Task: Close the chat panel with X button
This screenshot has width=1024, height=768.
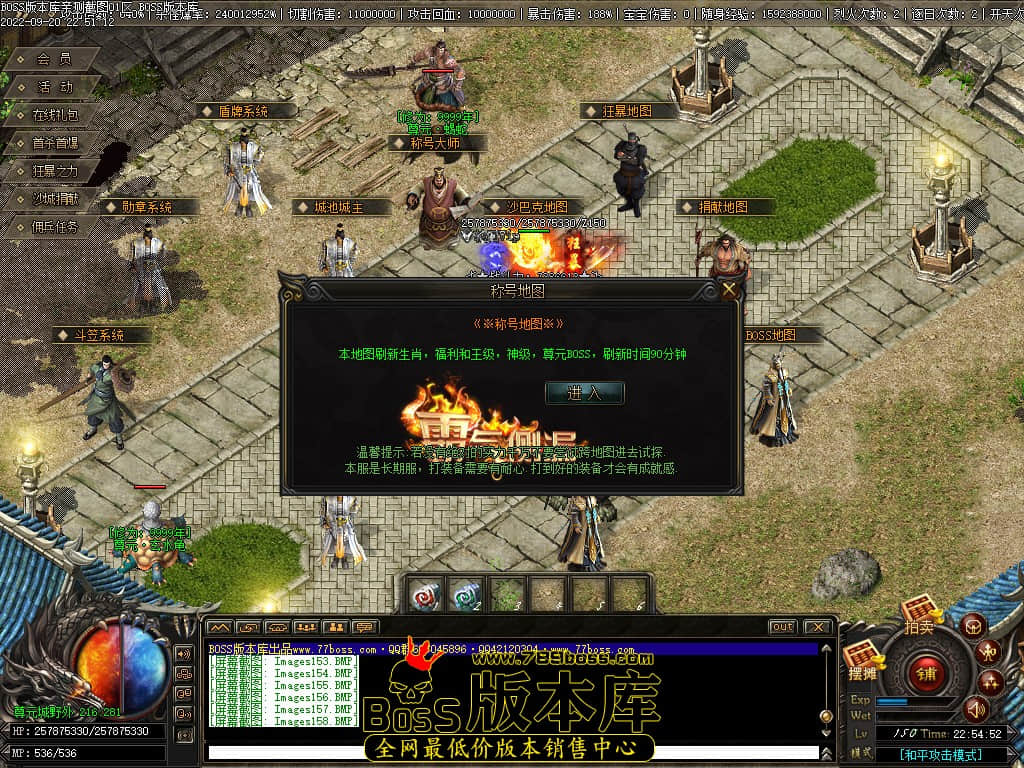Action: pyautogui.click(x=817, y=627)
